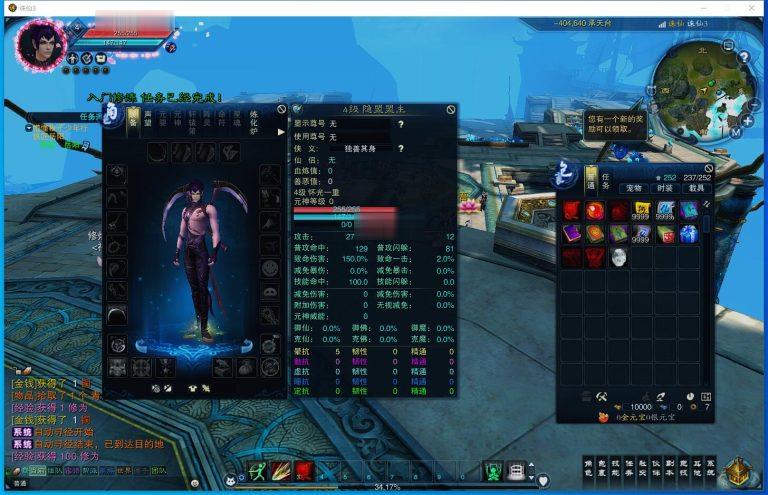Viewport: 768px width, 495px height.
Task: Open the 宠物 tab in the bag
Action: tap(634, 188)
